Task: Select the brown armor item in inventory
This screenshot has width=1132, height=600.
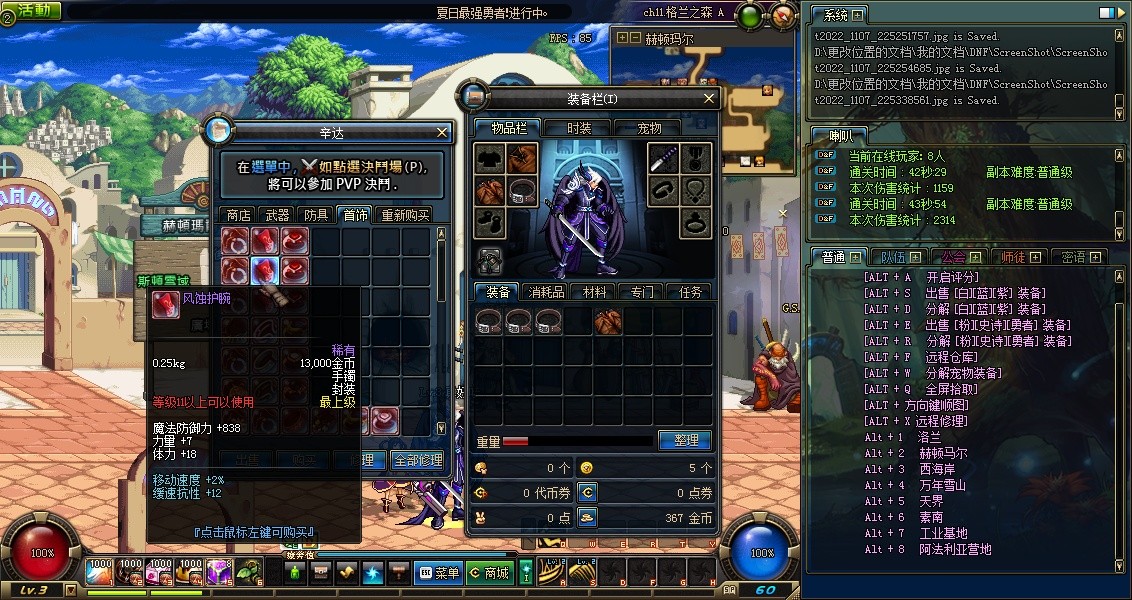Action: 608,321
